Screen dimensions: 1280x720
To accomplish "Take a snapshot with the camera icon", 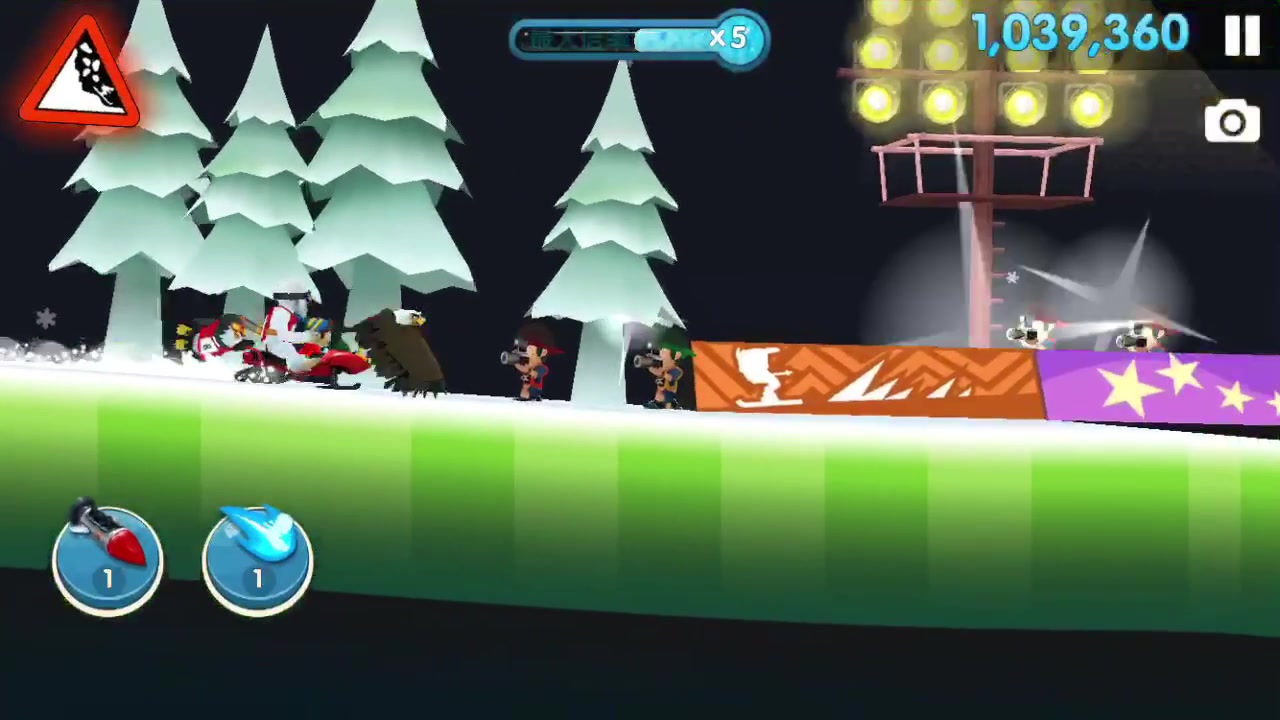I will [1232, 124].
